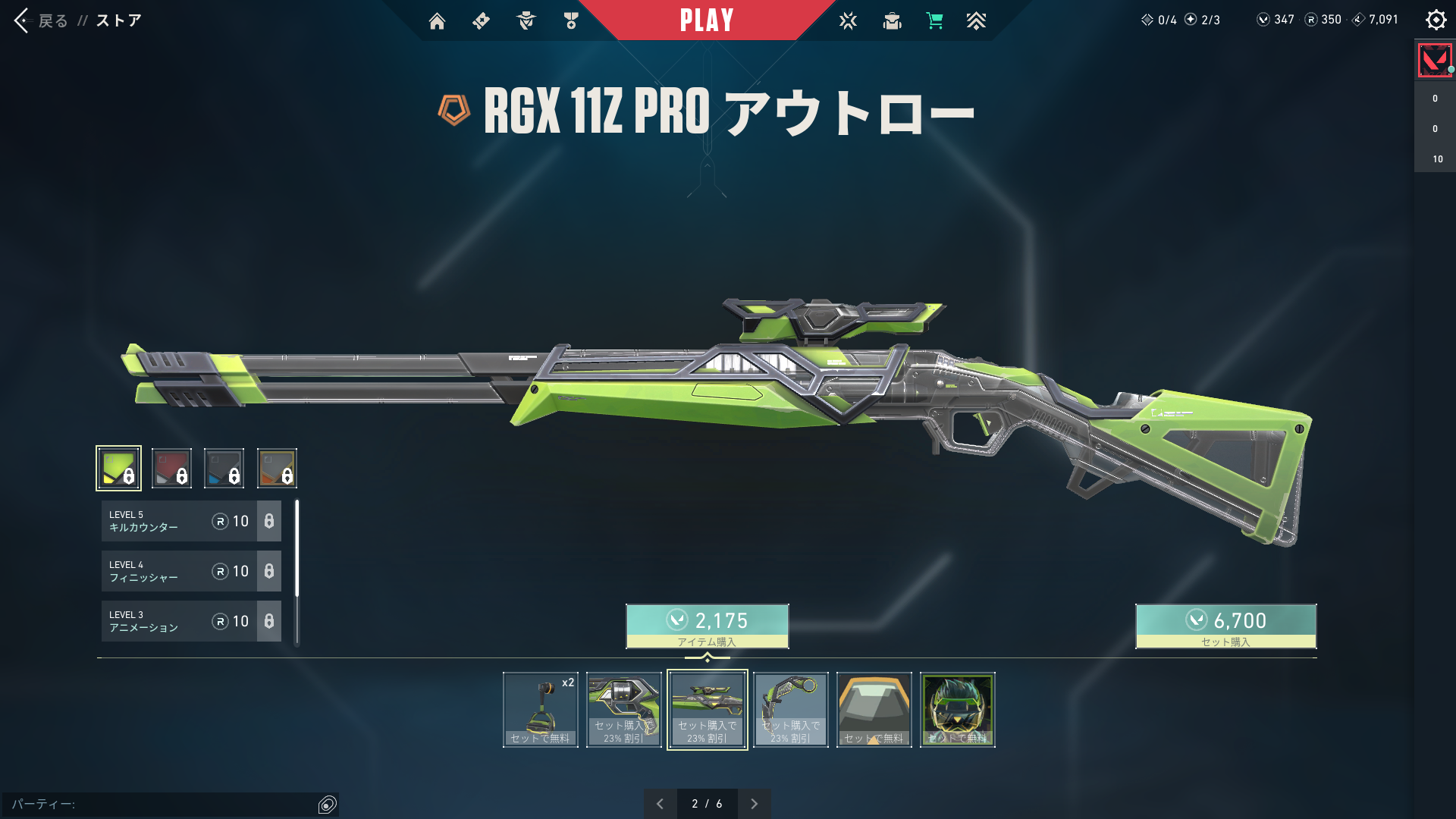This screenshot has height=819, width=1456.
Task: Select the shopping cart Store icon
Action: (936, 20)
